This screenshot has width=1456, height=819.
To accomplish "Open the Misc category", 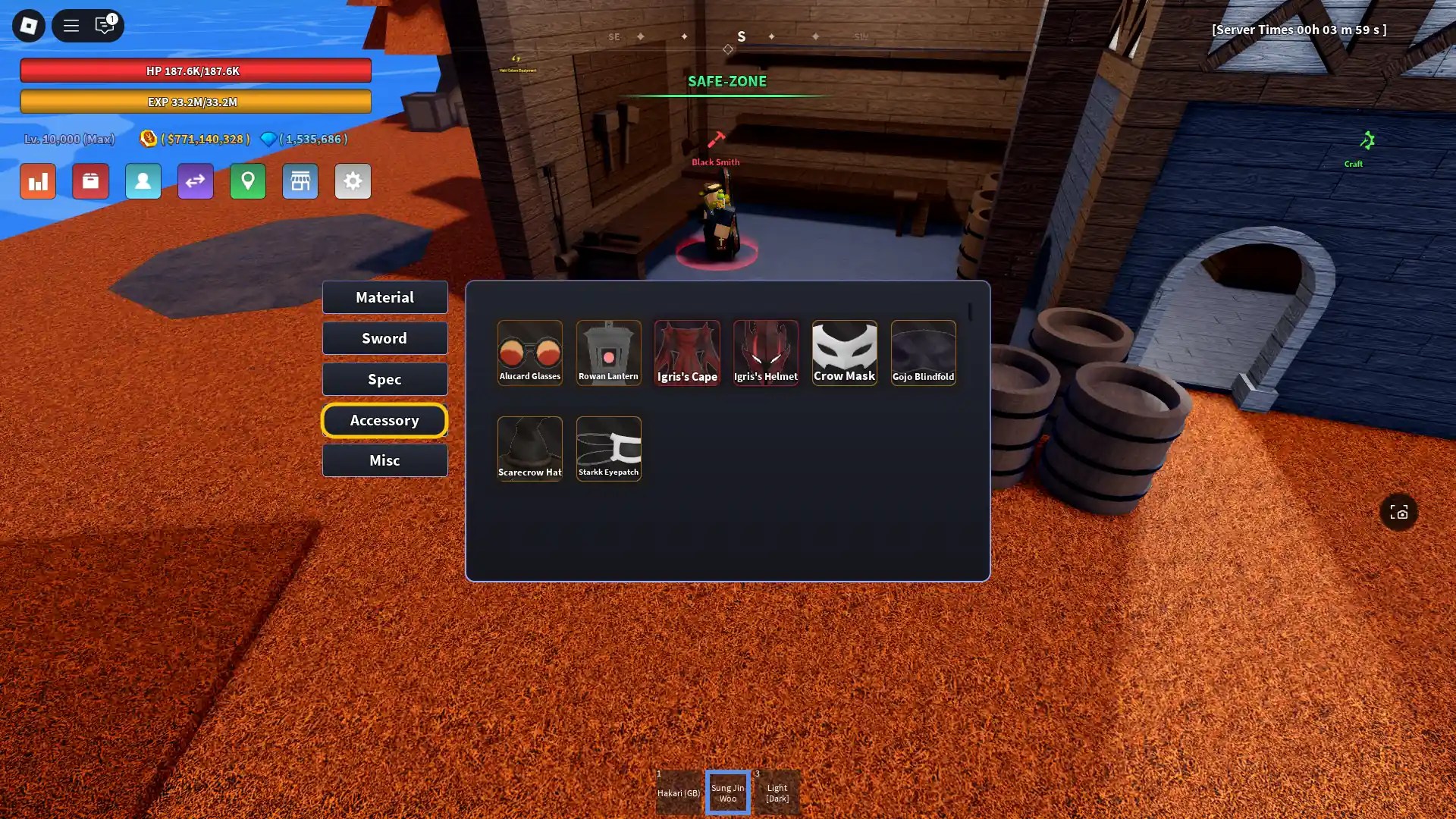I will click(x=384, y=460).
